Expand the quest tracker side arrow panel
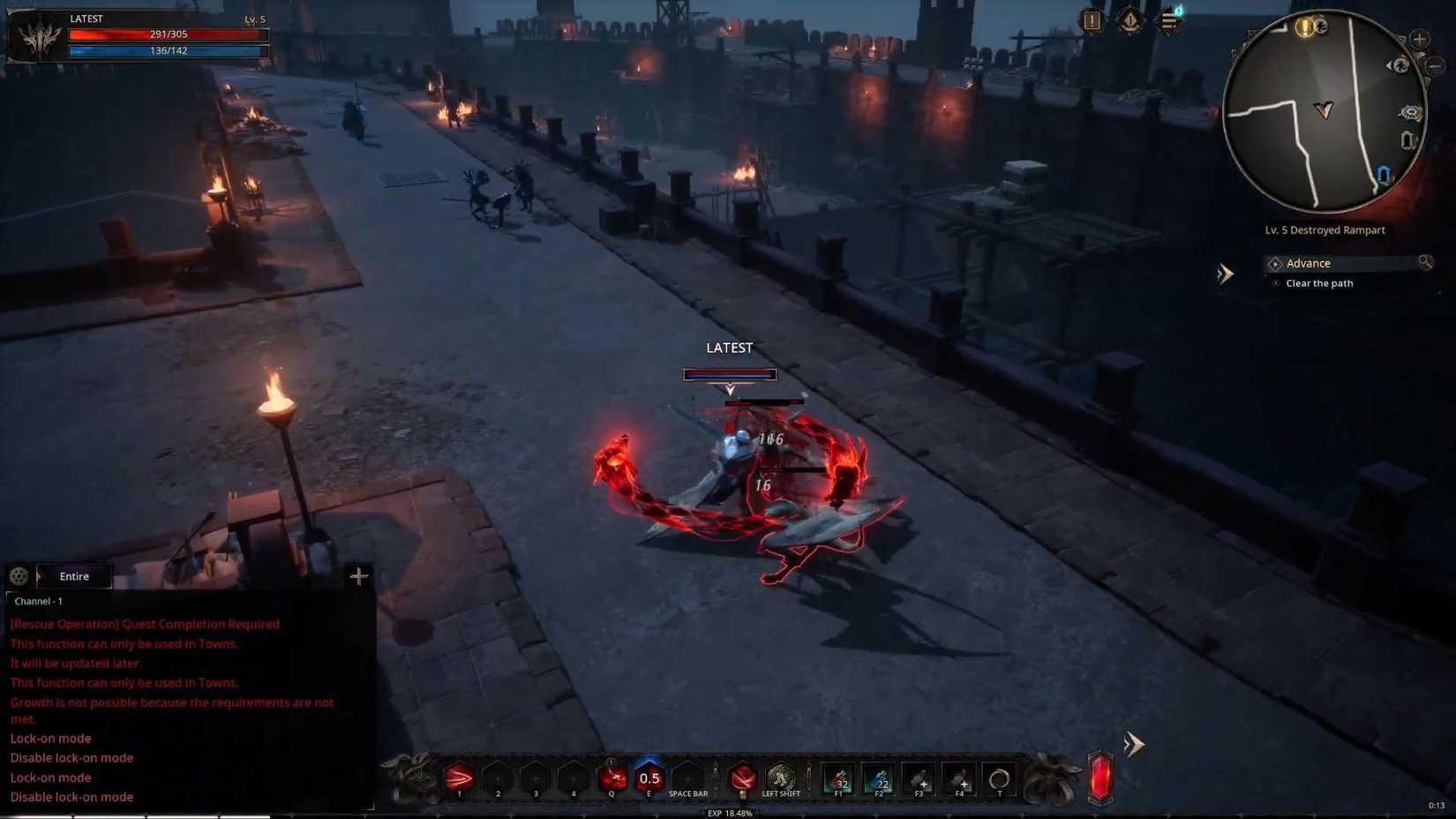The width and height of the screenshot is (1456, 819). point(1225,274)
